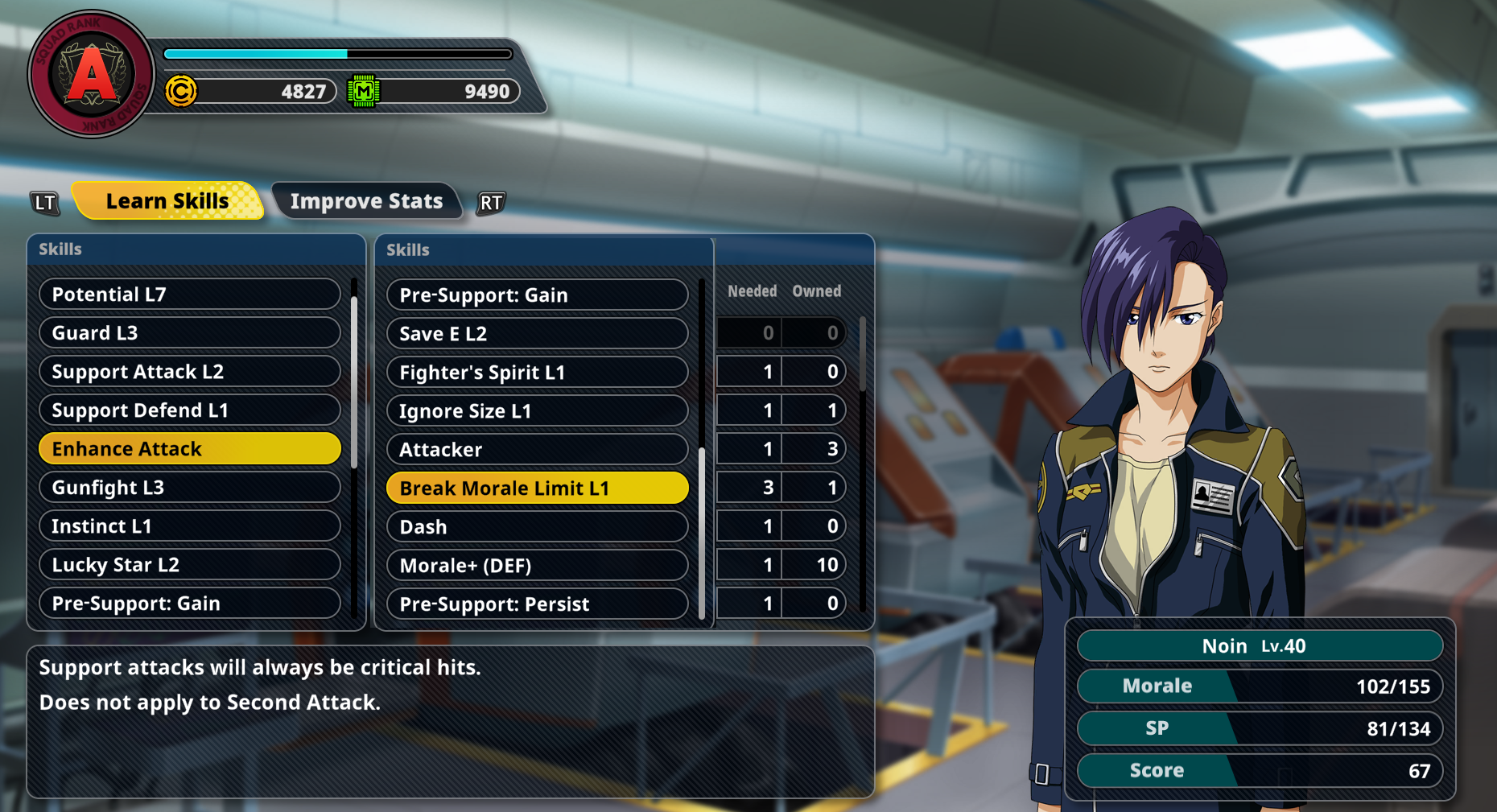Select the Support Attack L2 entry

[189, 372]
